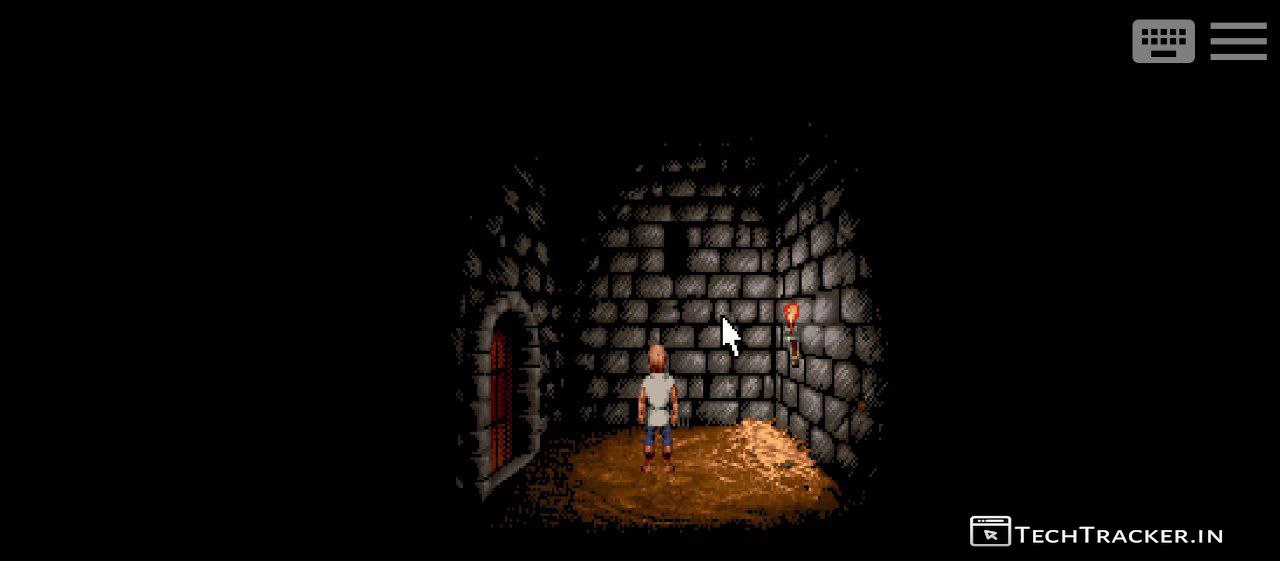Open the on-screen keyboard
The height and width of the screenshot is (561, 1280).
coord(1163,42)
